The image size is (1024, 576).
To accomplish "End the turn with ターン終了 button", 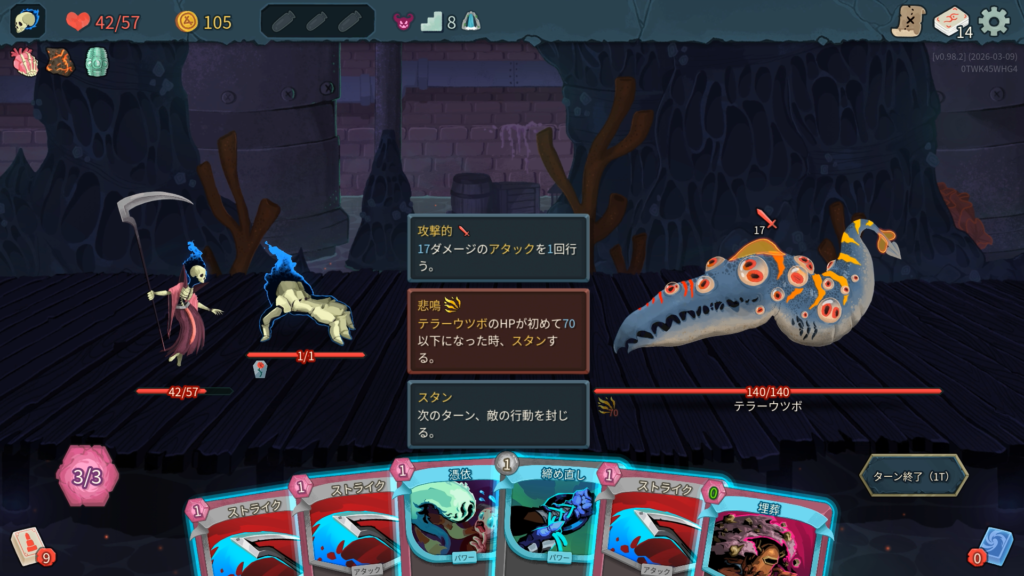I will pos(914,476).
